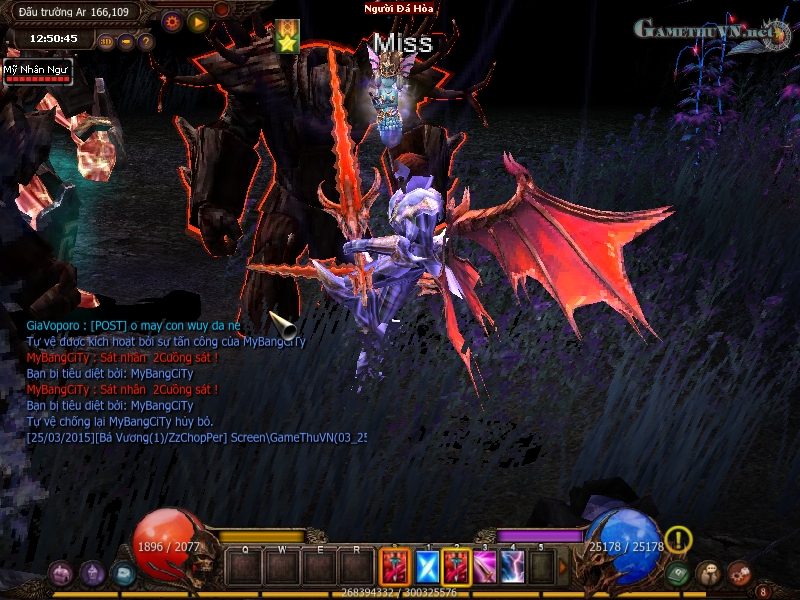This screenshot has height=600, width=800.
Task: Open the orange gear settings button
Action: pos(172,21)
